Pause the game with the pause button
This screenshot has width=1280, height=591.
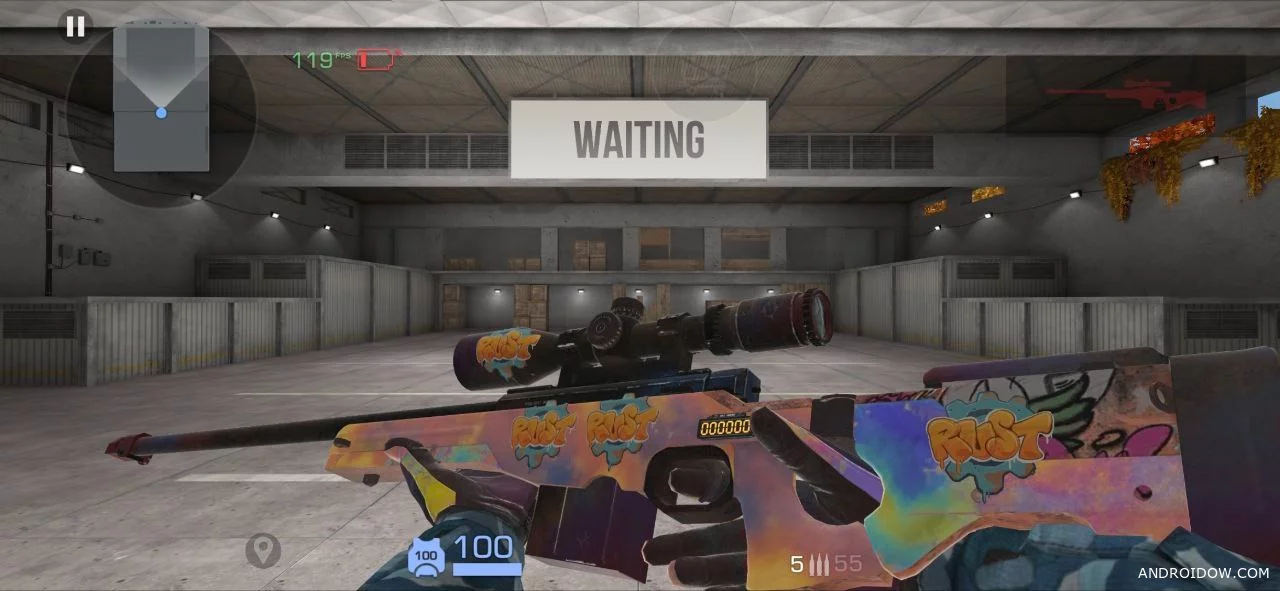[x=75, y=27]
